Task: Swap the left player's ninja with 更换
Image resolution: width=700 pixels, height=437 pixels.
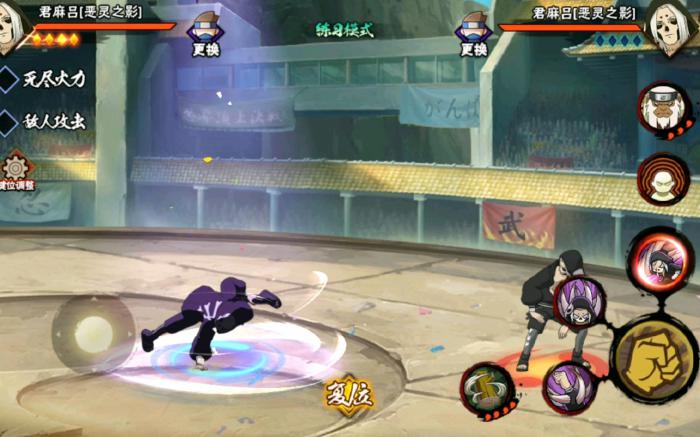Action: coord(207,33)
